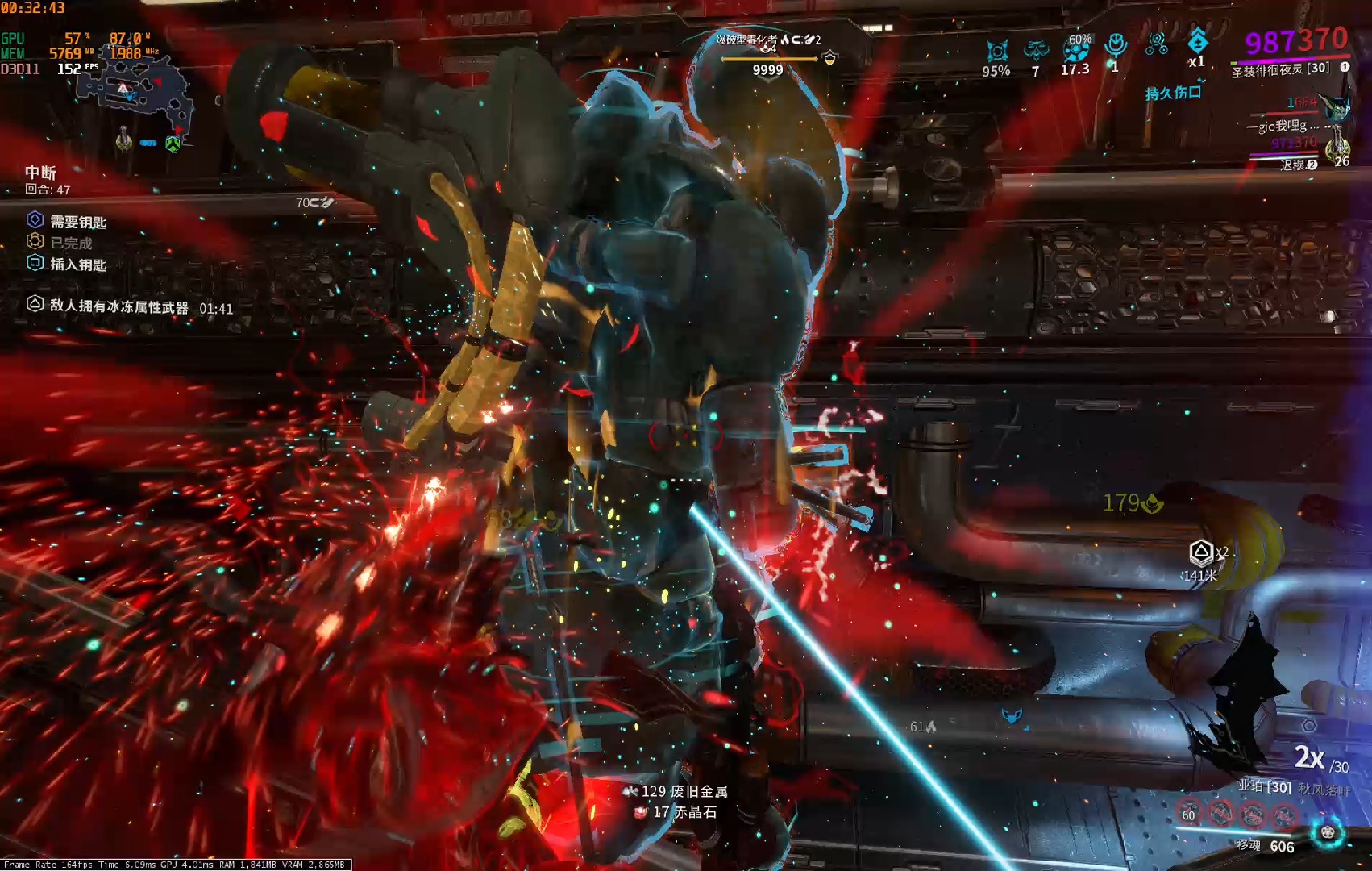Image resolution: width=1372 pixels, height=871 pixels.
Task: Click the green chevron icon below the minimap
Action: [x=173, y=144]
